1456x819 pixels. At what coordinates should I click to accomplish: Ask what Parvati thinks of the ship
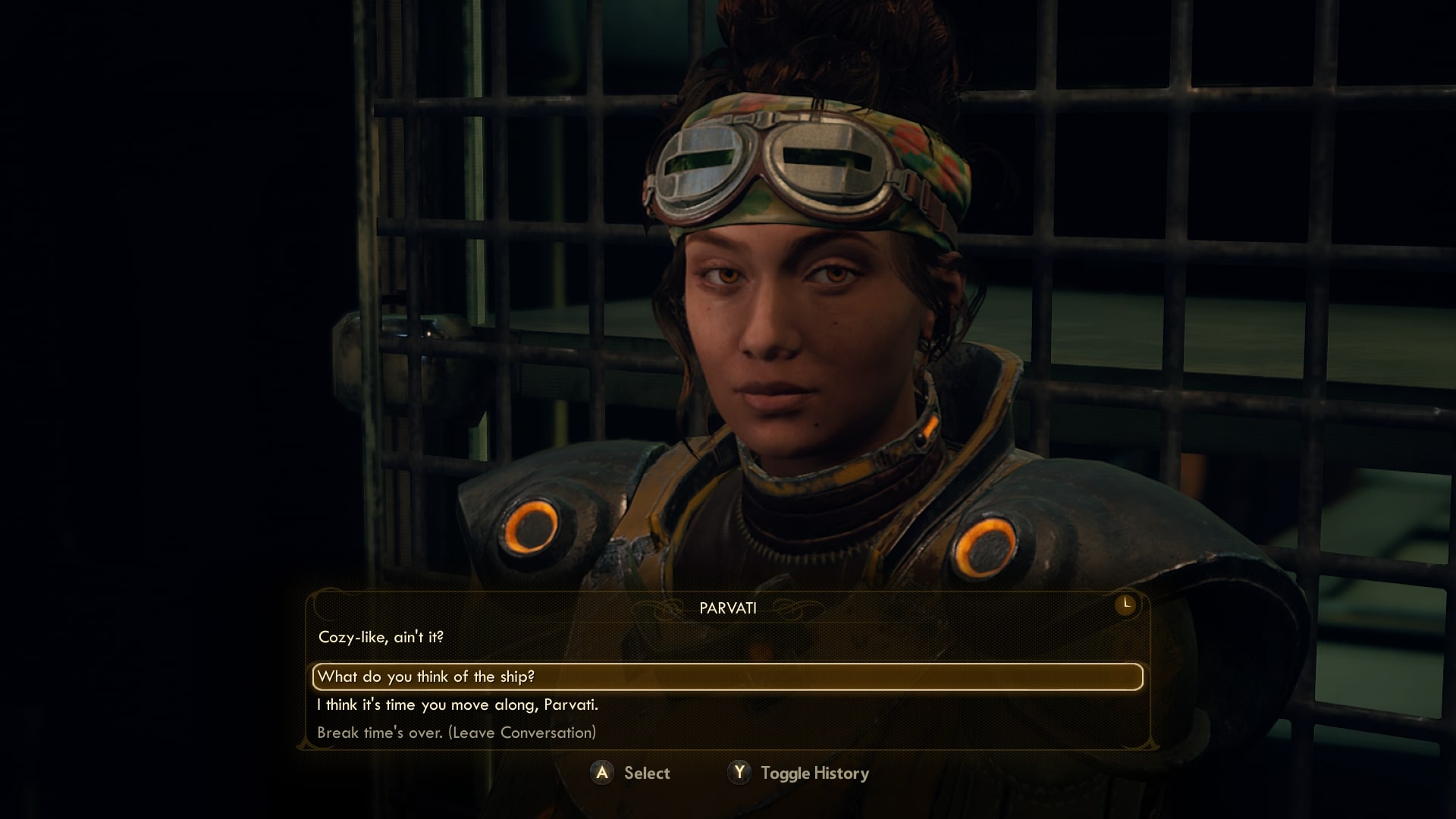[x=425, y=676]
